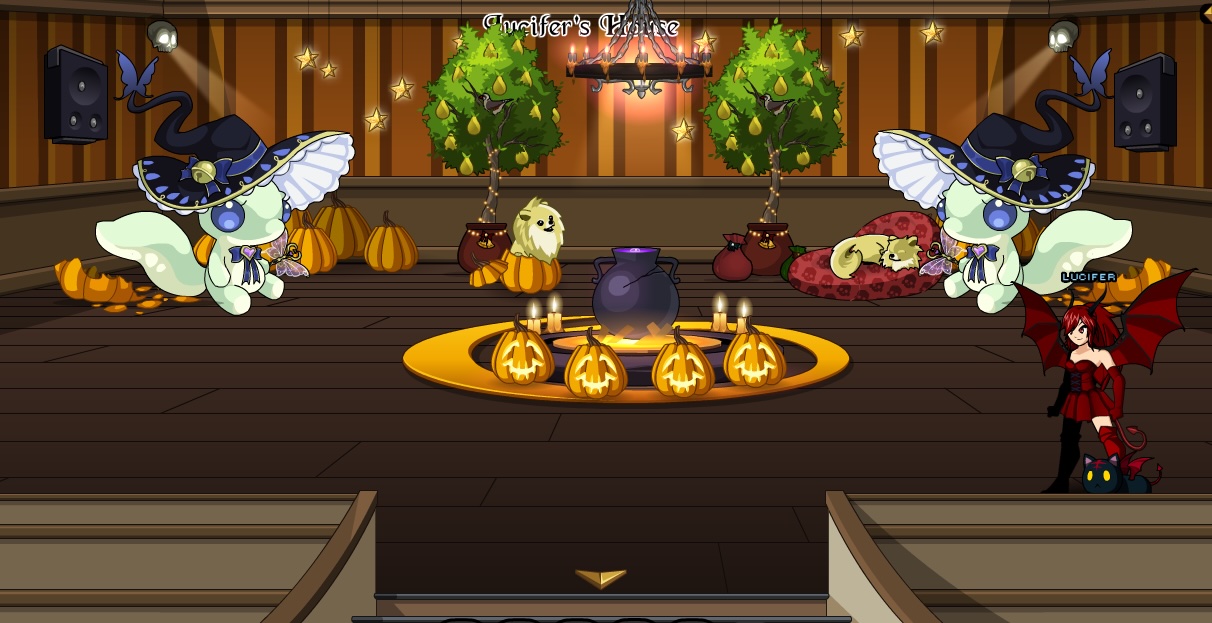Open the gold diamond menu icon in the corner
1212x623 pixels.
(x=1206, y=13)
